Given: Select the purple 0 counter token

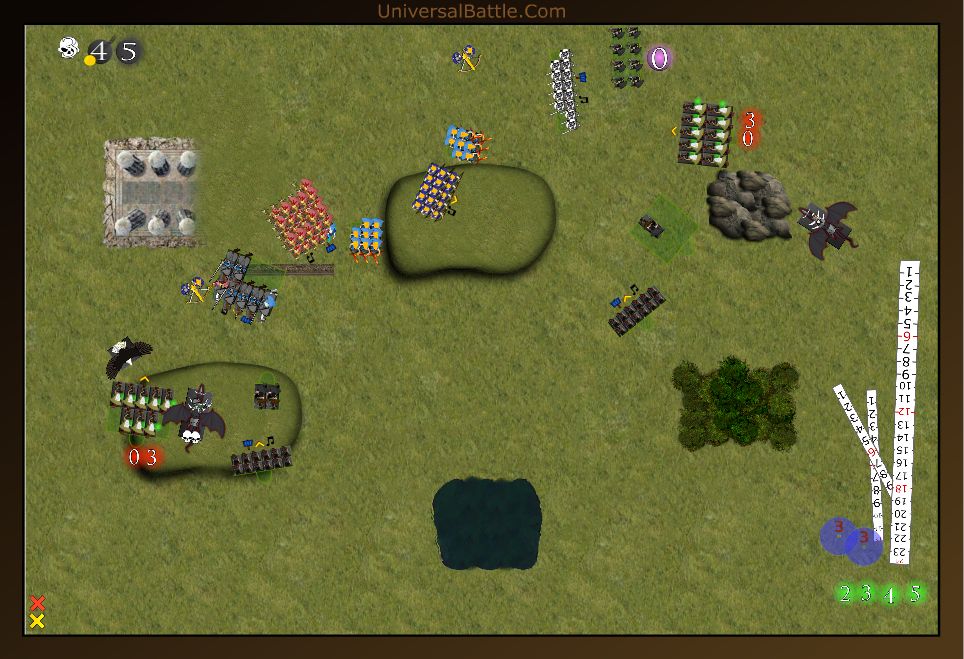Looking at the screenshot, I should point(658,58).
